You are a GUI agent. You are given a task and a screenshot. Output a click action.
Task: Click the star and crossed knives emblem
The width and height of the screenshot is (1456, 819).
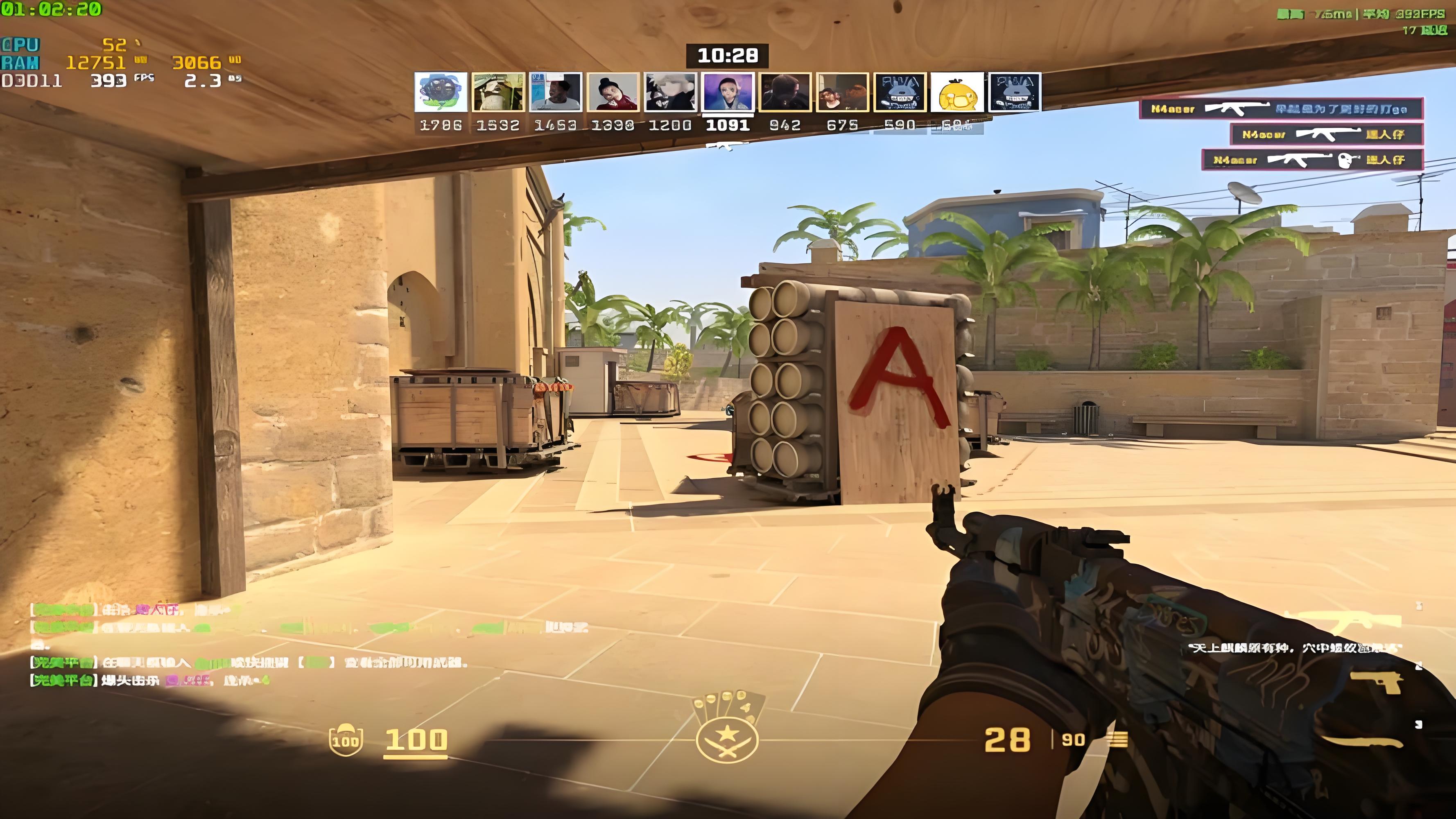pos(727,739)
